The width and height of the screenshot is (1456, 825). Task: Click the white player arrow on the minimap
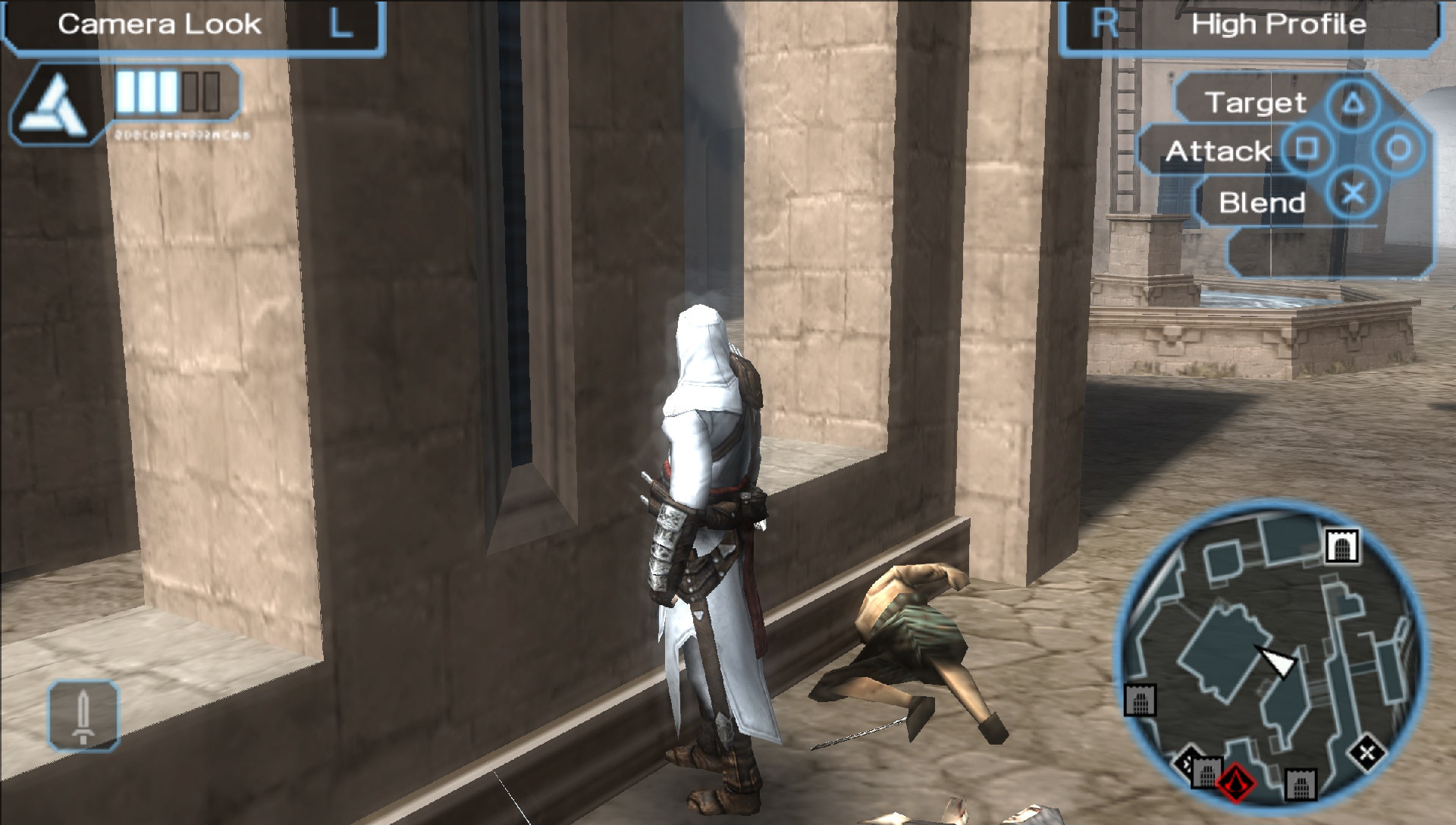1277,663
